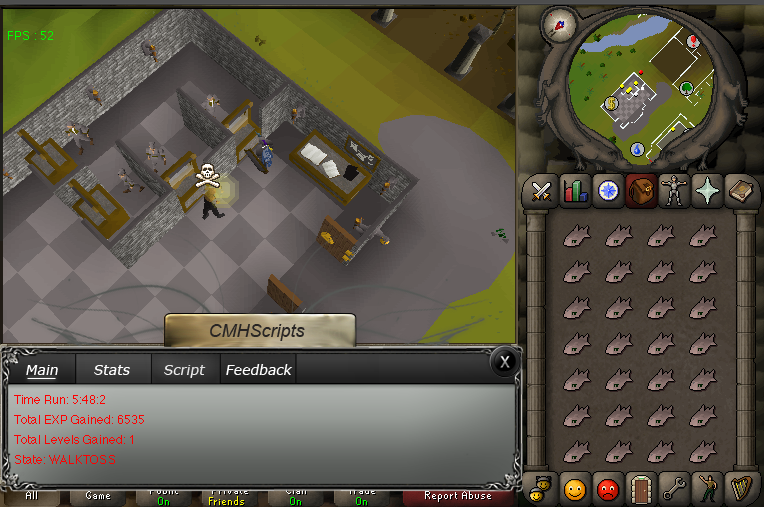Show the Game chat filter
Image resolution: width=764 pixels, height=507 pixels.
98,496
